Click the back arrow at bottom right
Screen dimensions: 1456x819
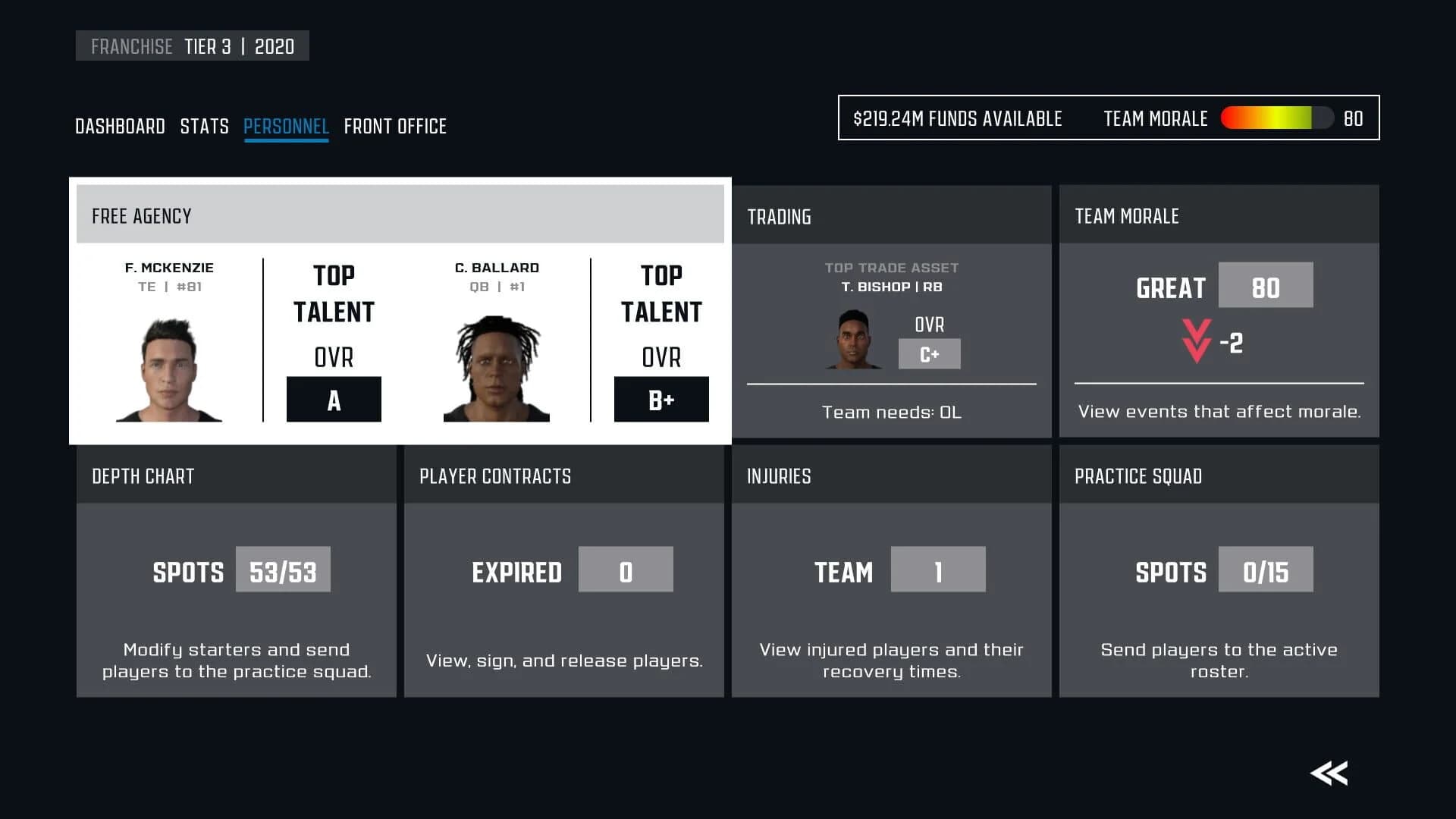pos(1329,772)
